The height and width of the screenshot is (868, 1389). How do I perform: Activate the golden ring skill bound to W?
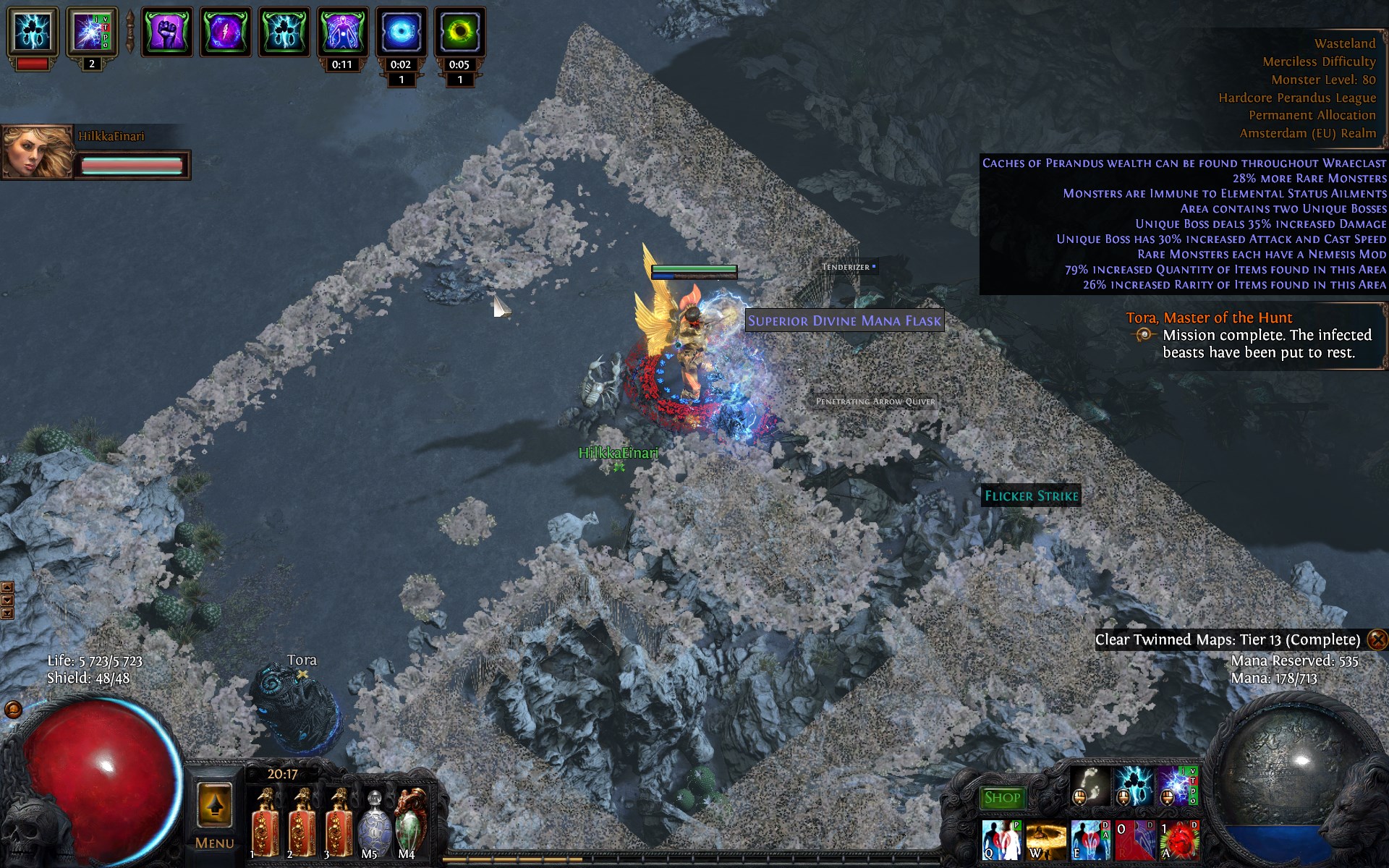(x=1046, y=840)
